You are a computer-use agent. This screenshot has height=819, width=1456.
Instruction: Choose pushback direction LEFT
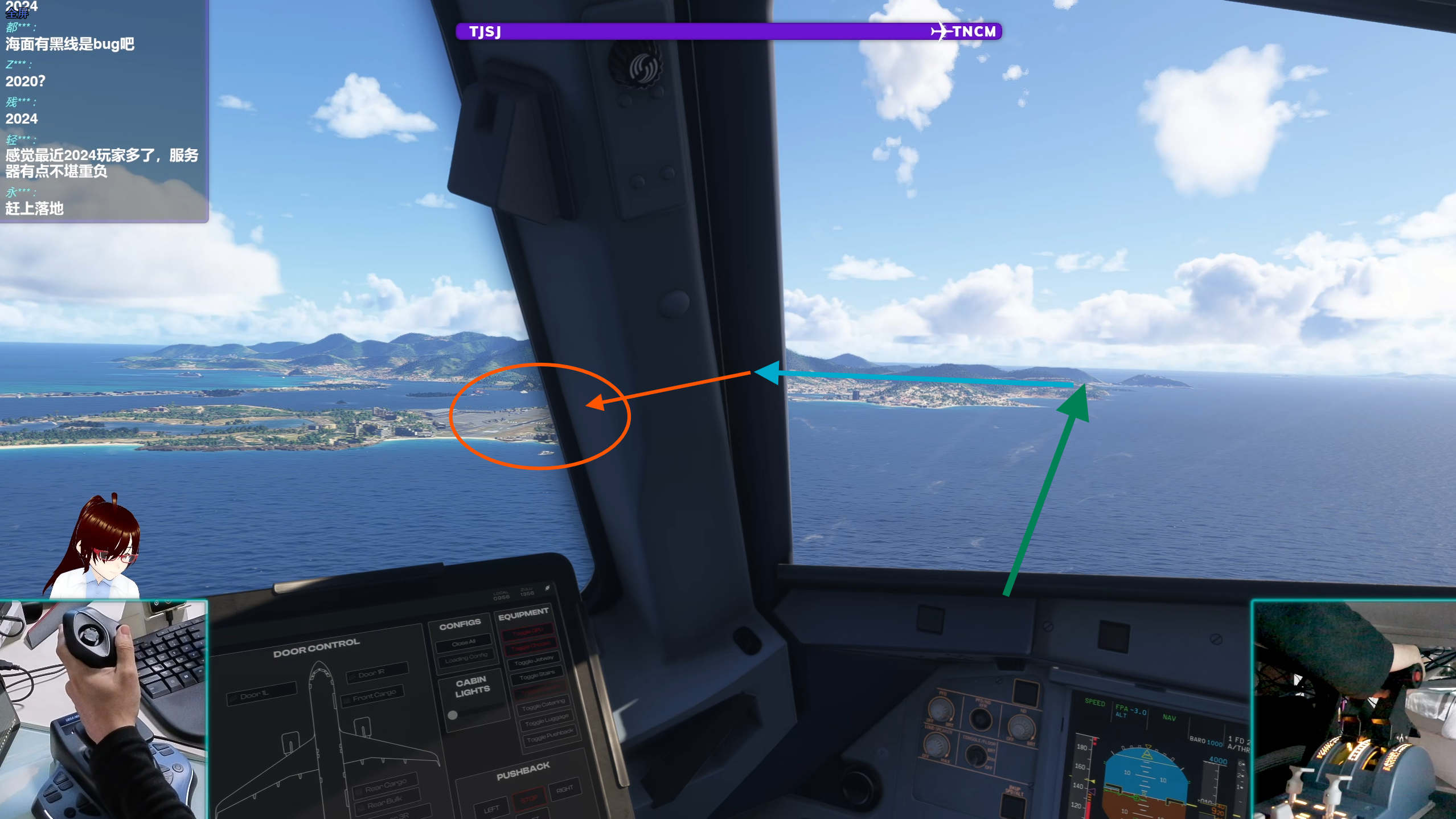click(x=491, y=808)
